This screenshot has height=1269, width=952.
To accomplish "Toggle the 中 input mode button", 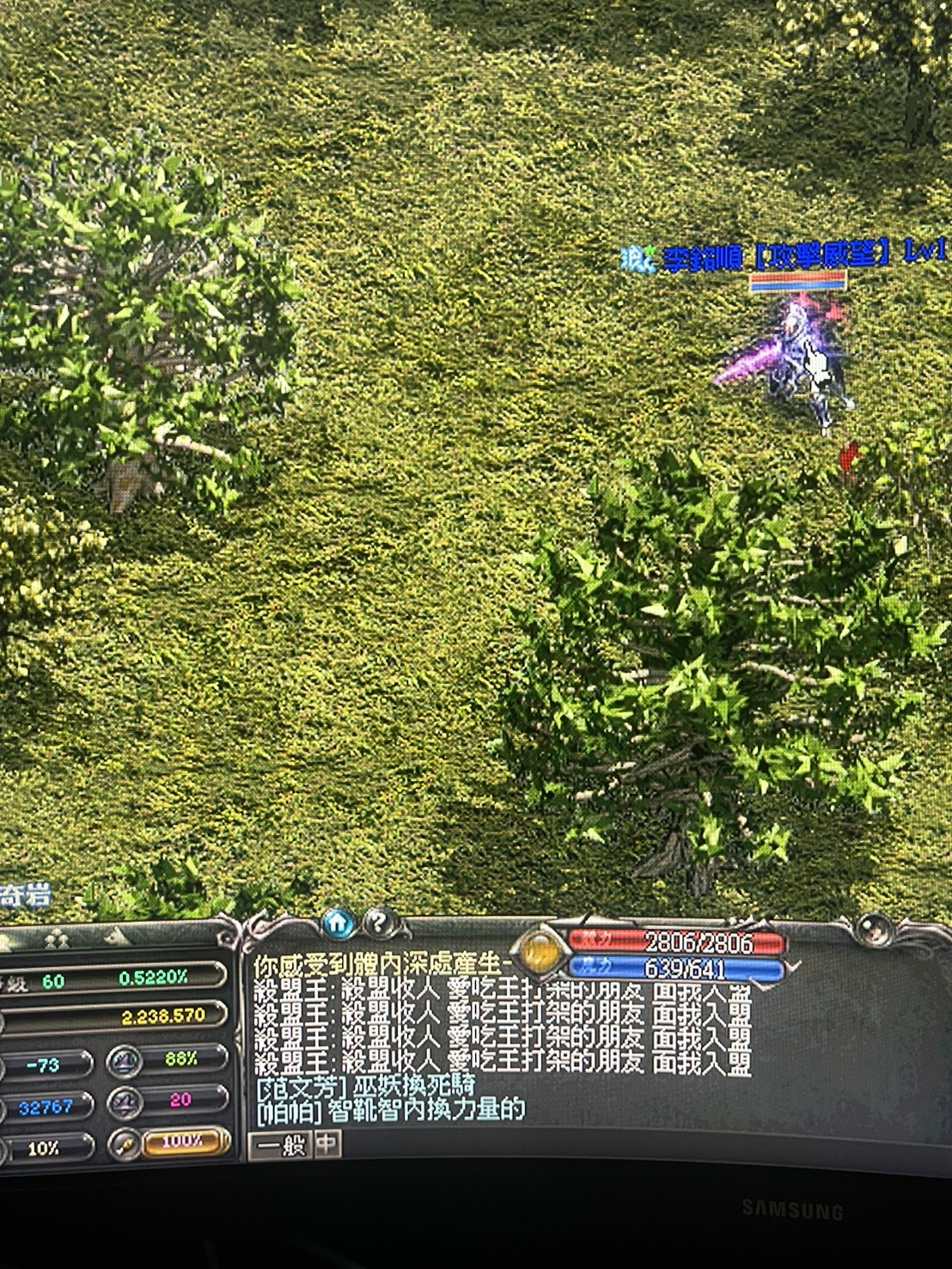I will pyautogui.click(x=328, y=1144).
